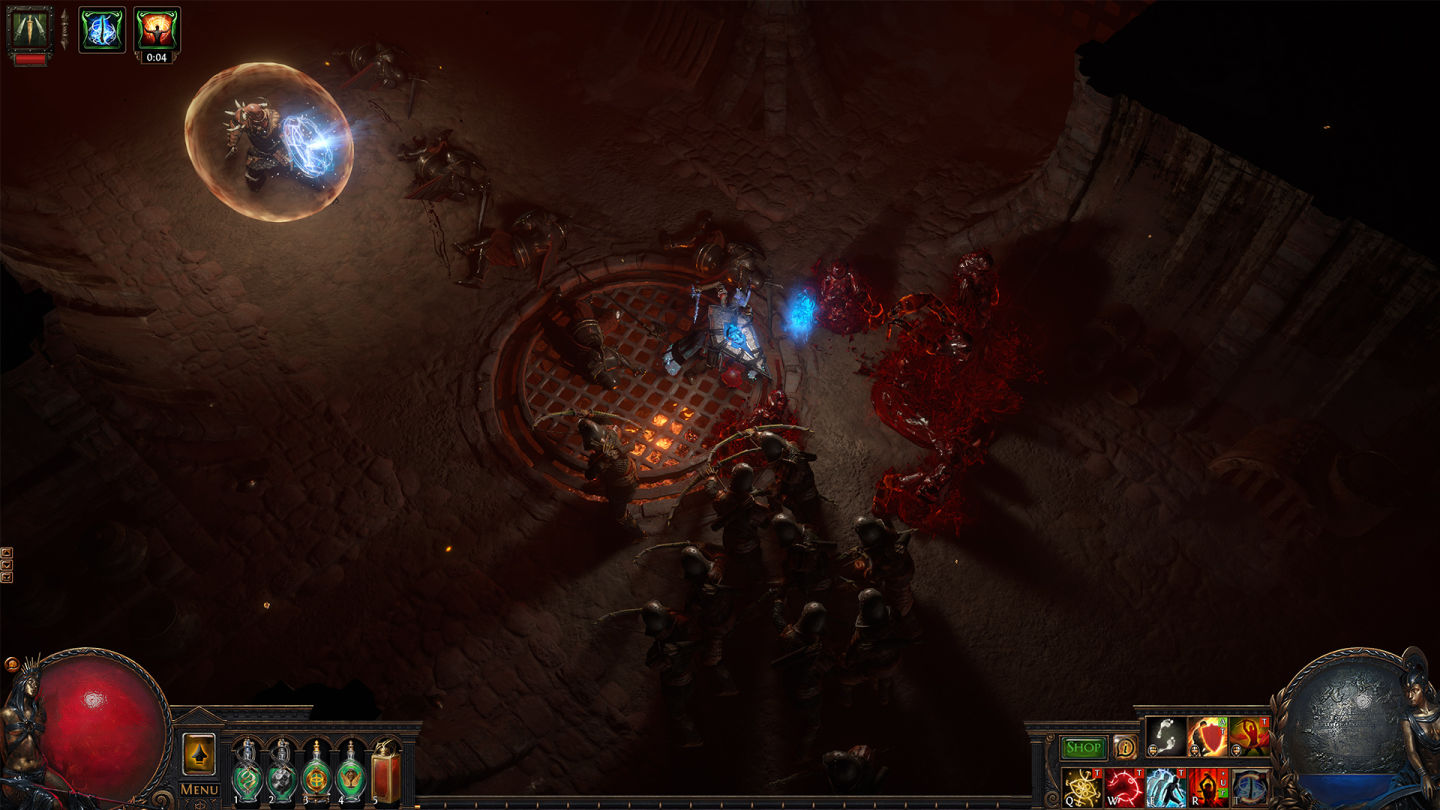Image resolution: width=1440 pixels, height=810 pixels.
Task: Click the blue lightning staff buff icon
Action: click(102, 28)
